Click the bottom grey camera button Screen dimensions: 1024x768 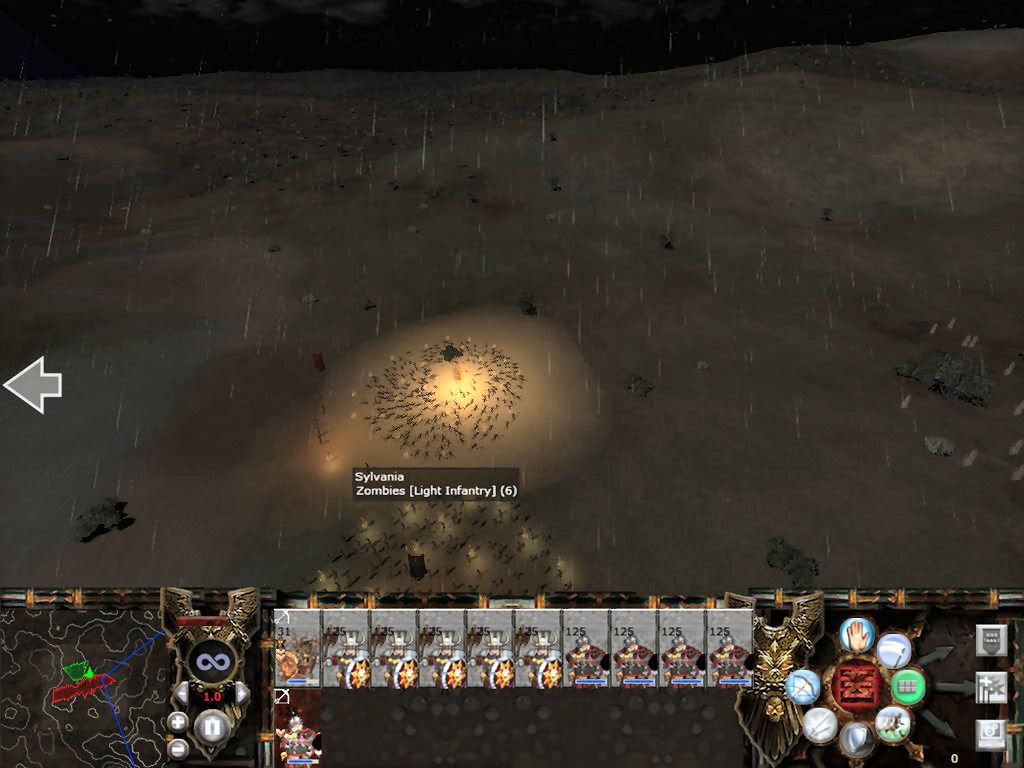[x=990, y=734]
